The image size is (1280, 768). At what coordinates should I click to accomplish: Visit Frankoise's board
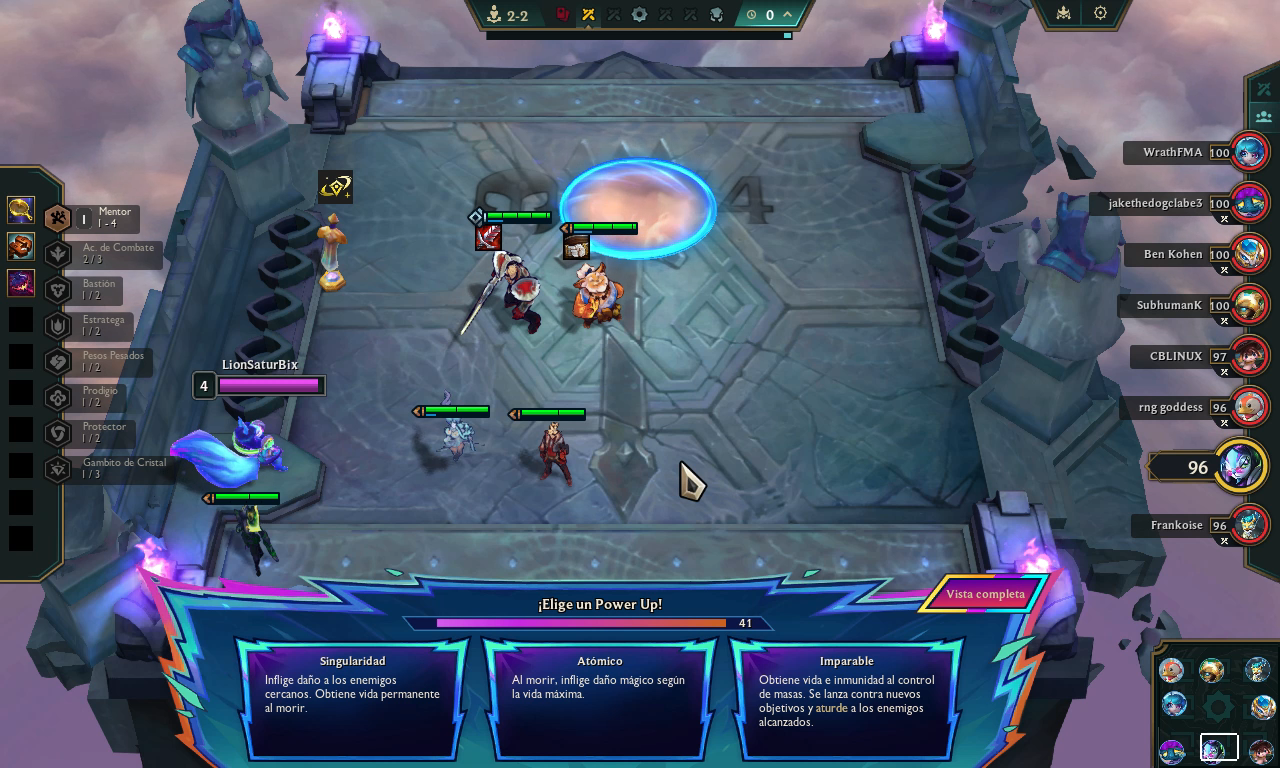tap(1248, 525)
